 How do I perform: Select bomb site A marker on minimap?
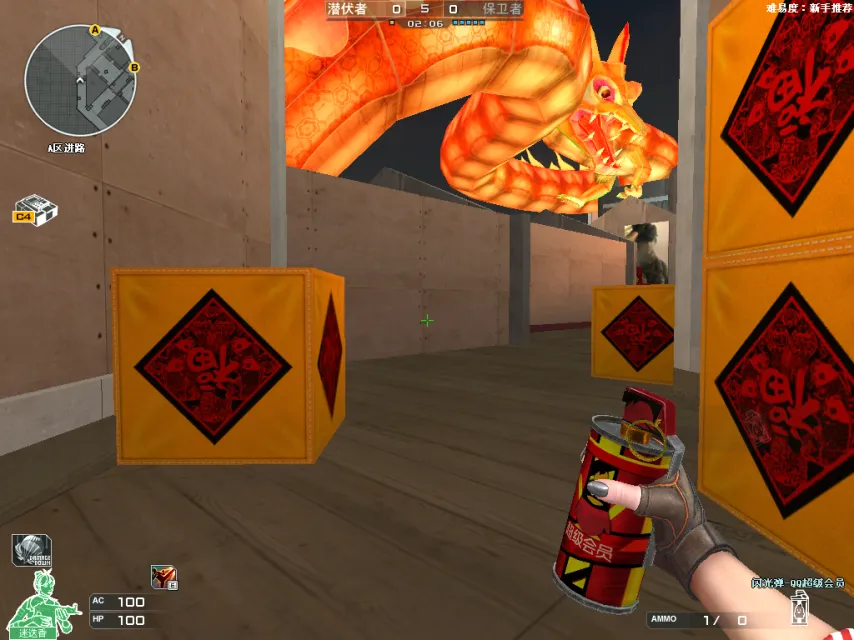click(95, 31)
